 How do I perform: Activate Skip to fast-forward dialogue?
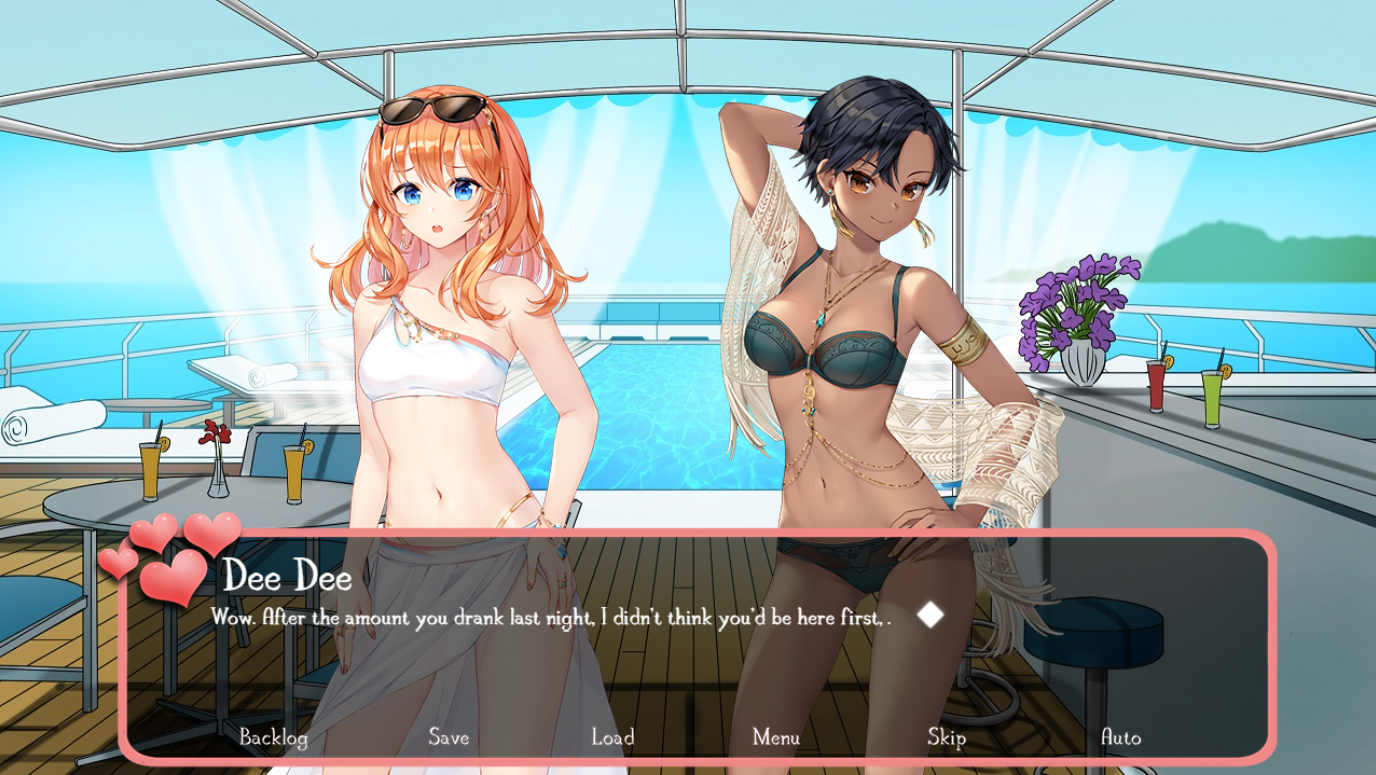(946, 738)
